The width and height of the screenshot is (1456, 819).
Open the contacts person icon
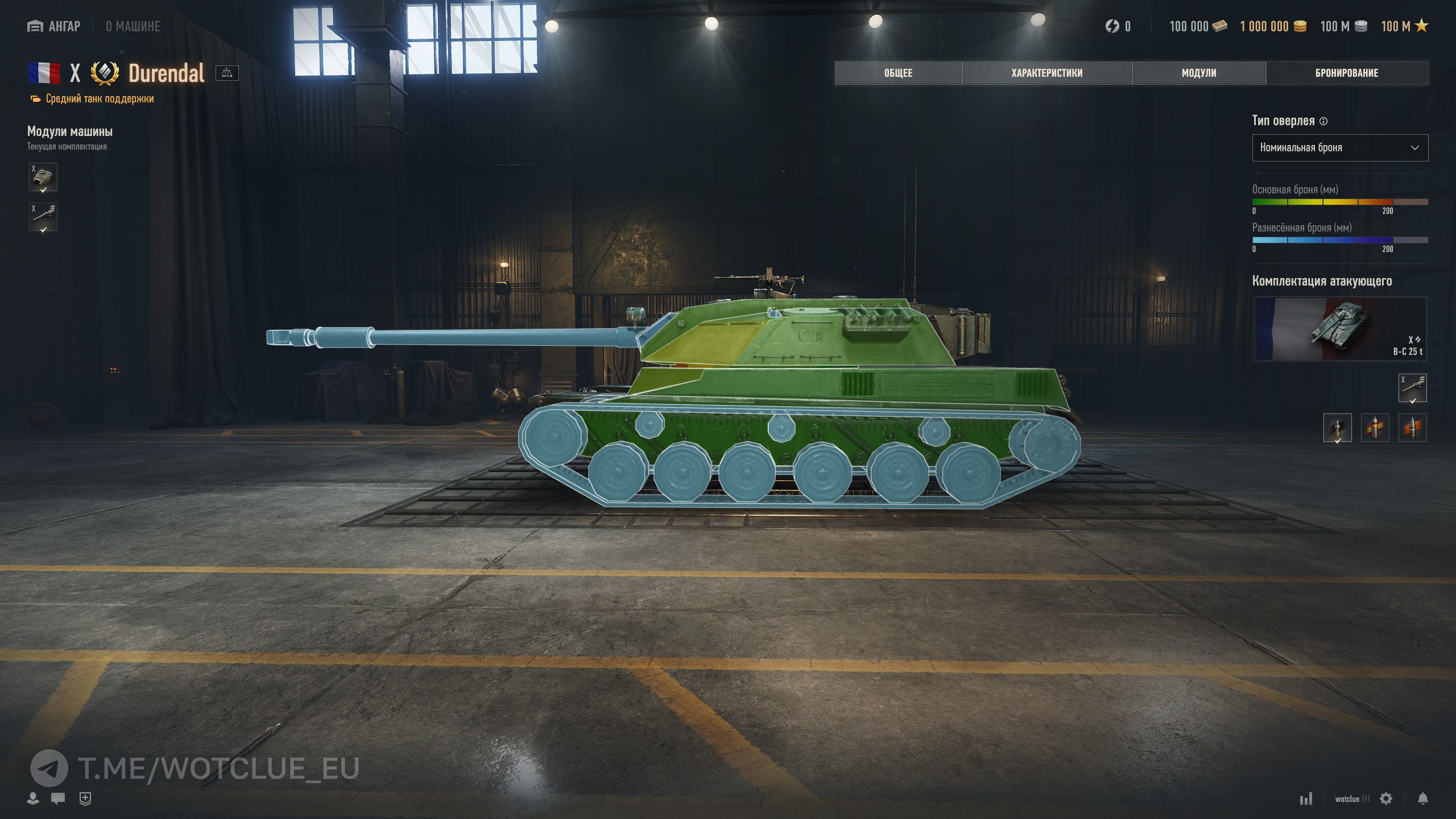pos(33,799)
